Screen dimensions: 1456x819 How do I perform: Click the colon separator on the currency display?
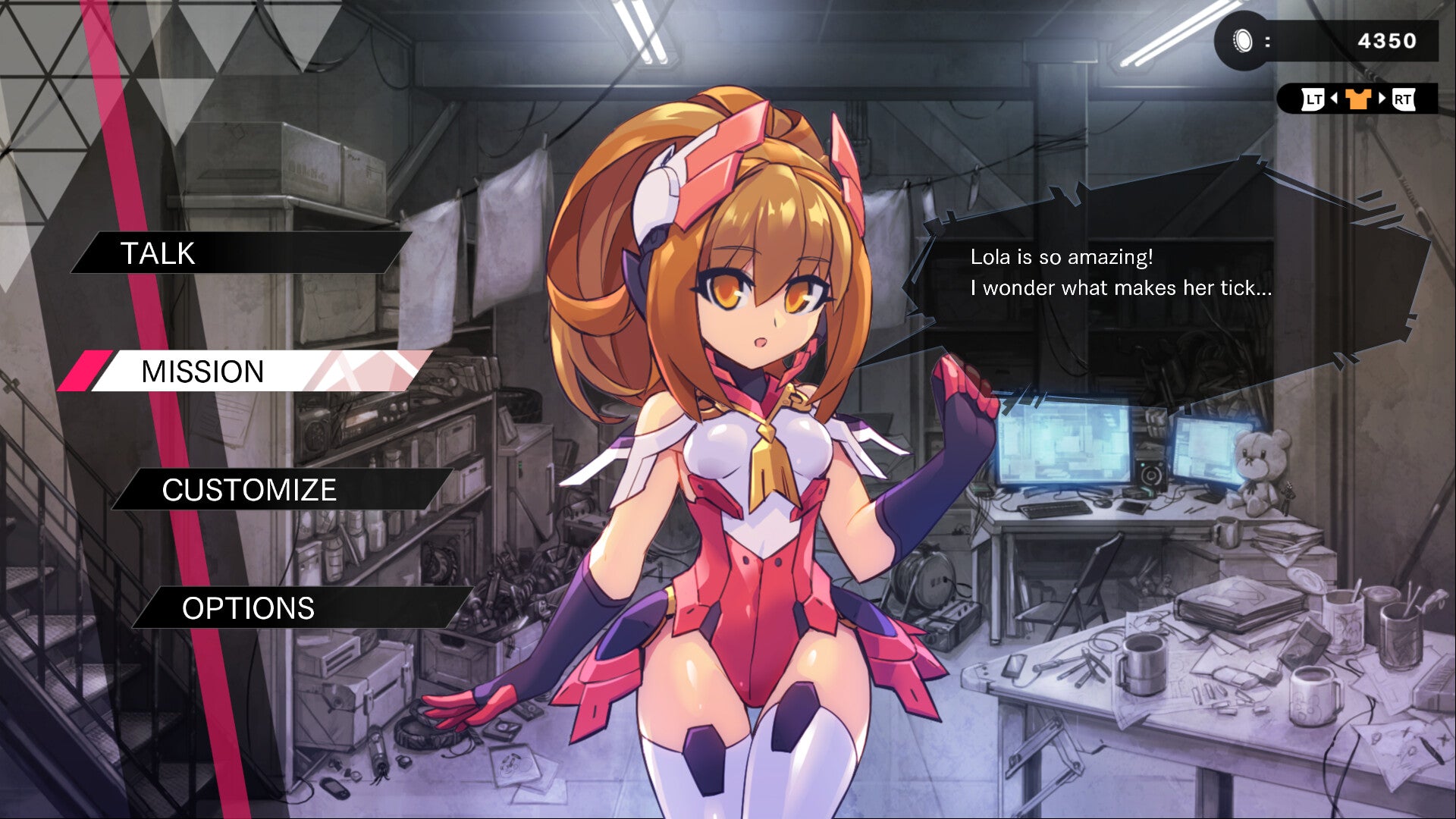tap(1268, 40)
